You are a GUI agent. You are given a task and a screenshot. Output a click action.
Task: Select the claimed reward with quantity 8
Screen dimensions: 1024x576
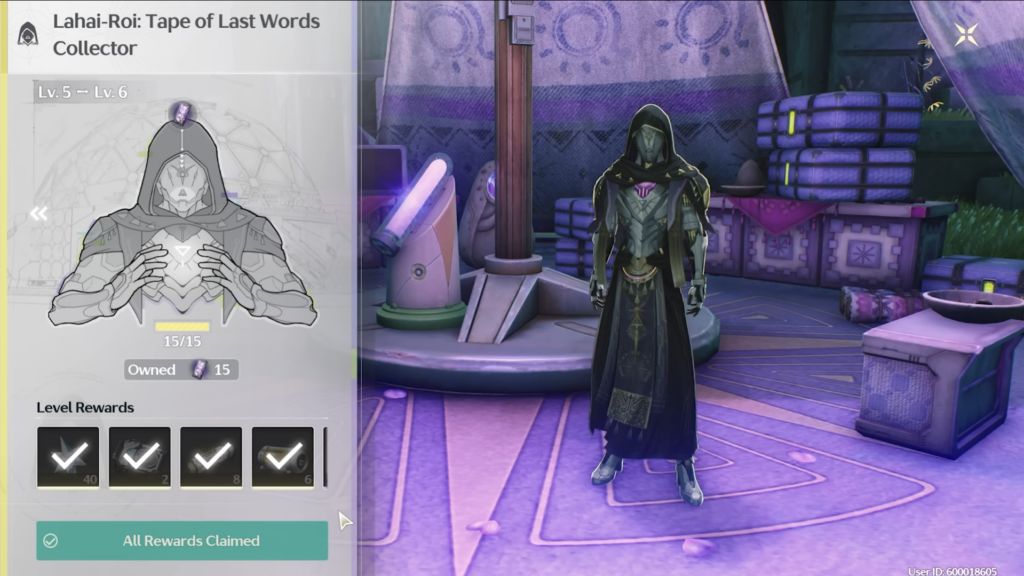click(x=211, y=458)
